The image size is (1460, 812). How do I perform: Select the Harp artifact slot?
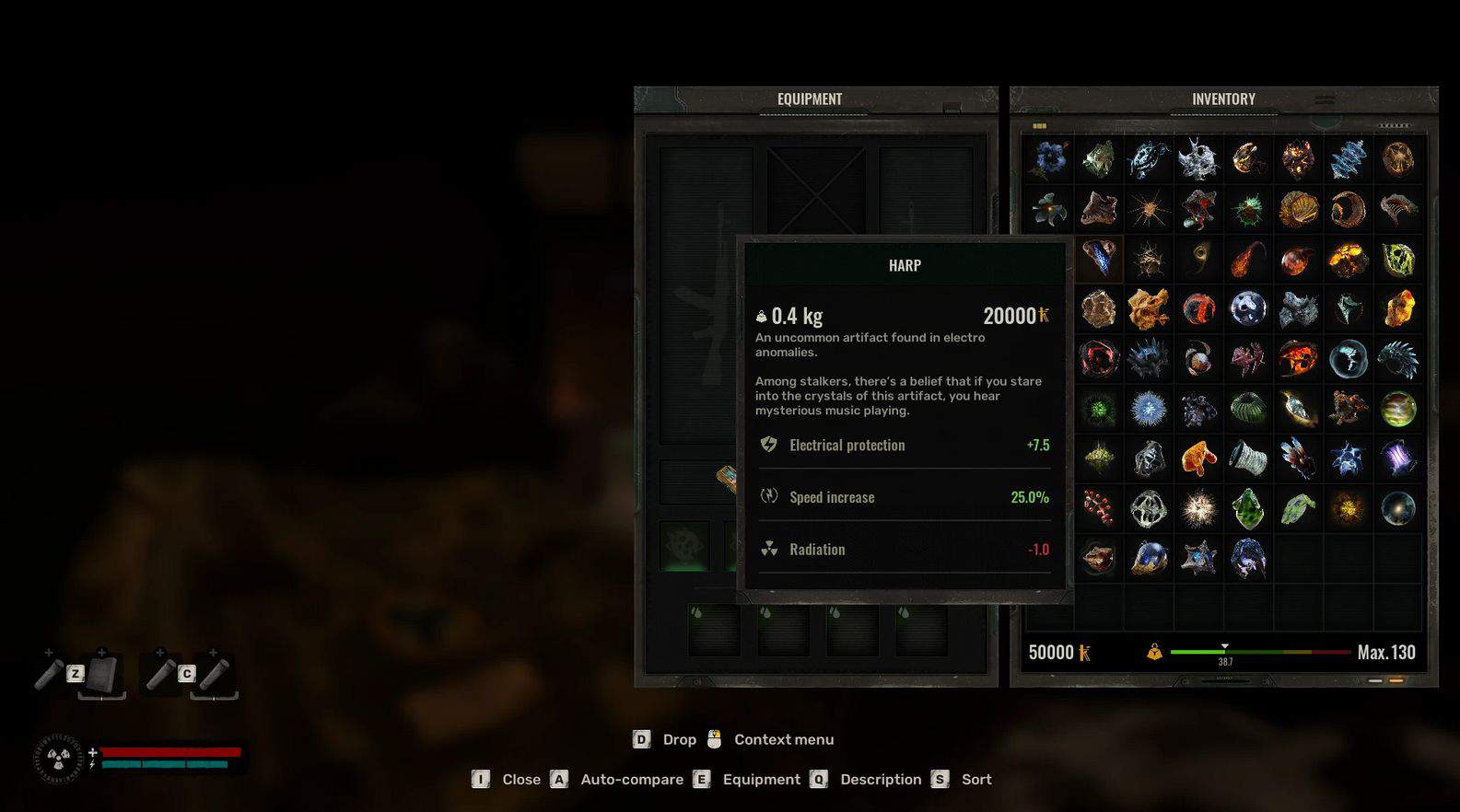[x=1098, y=259]
